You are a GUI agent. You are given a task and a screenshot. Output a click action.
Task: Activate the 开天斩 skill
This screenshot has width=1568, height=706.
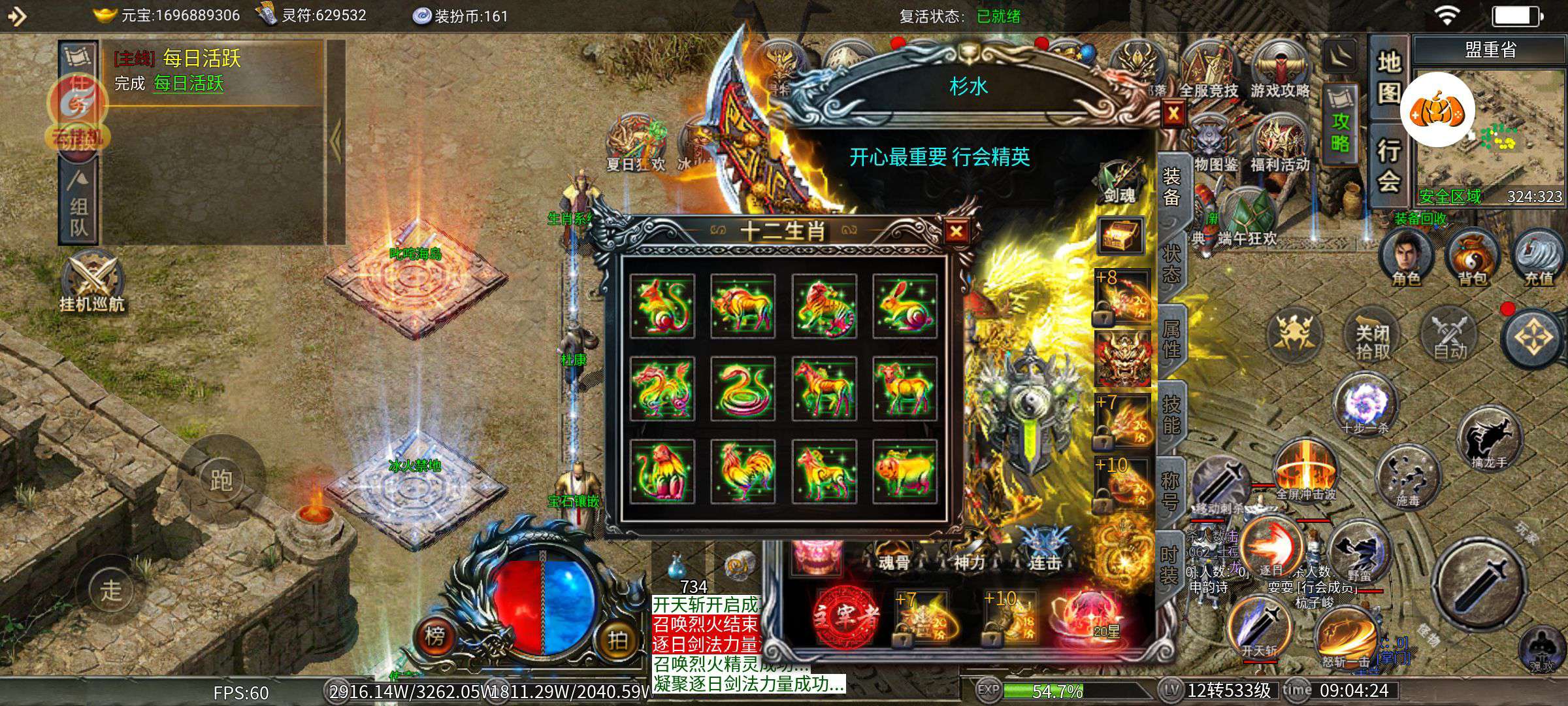[x=1258, y=629]
